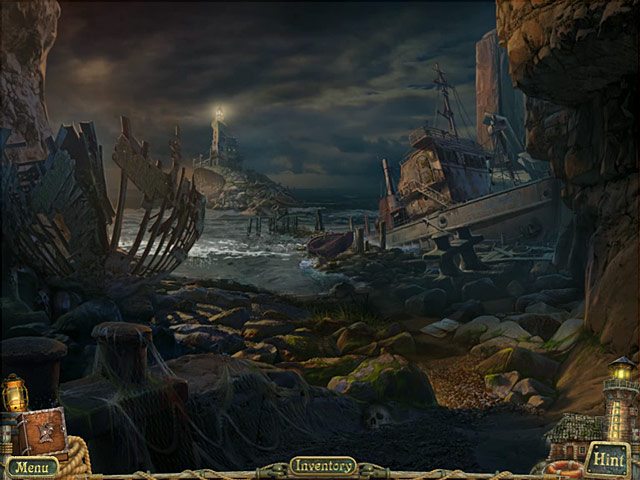Expand the Inventory panel
Image resolution: width=640 pixels, height=480 pixels.
click(x=322, y=466)
